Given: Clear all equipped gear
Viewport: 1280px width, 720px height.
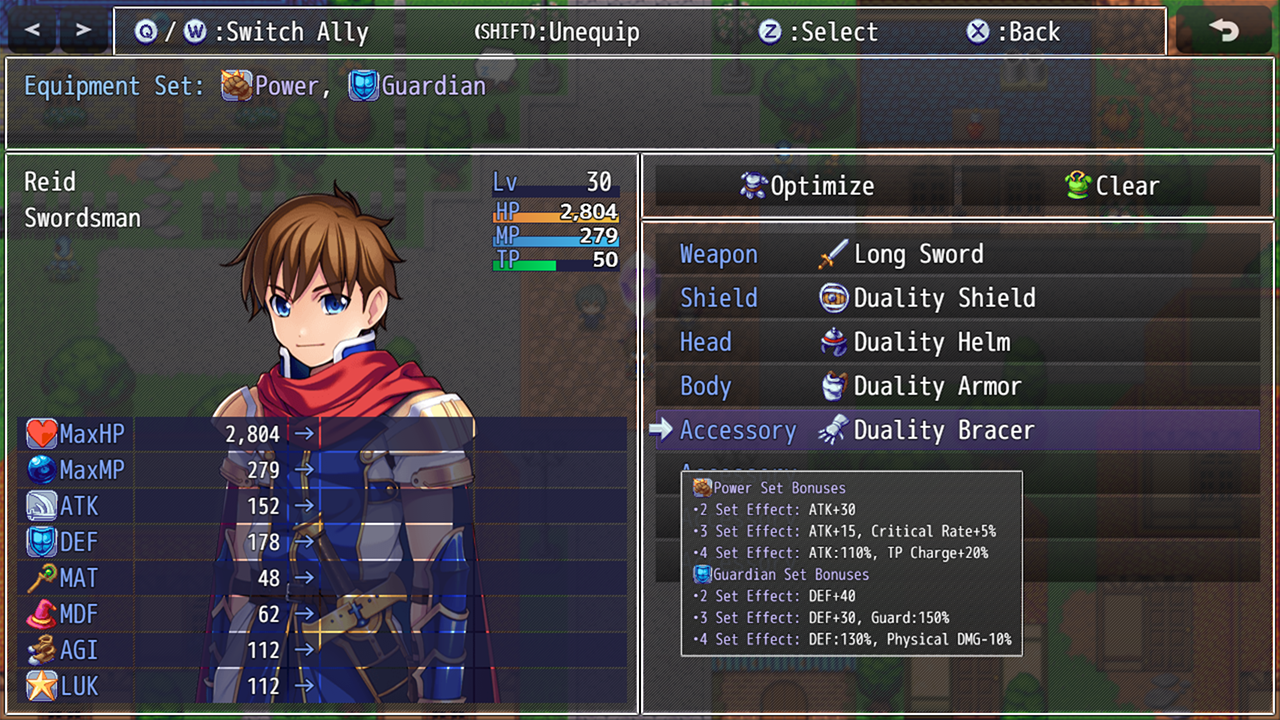Looking at the screenshot, I should point(1111,186).
